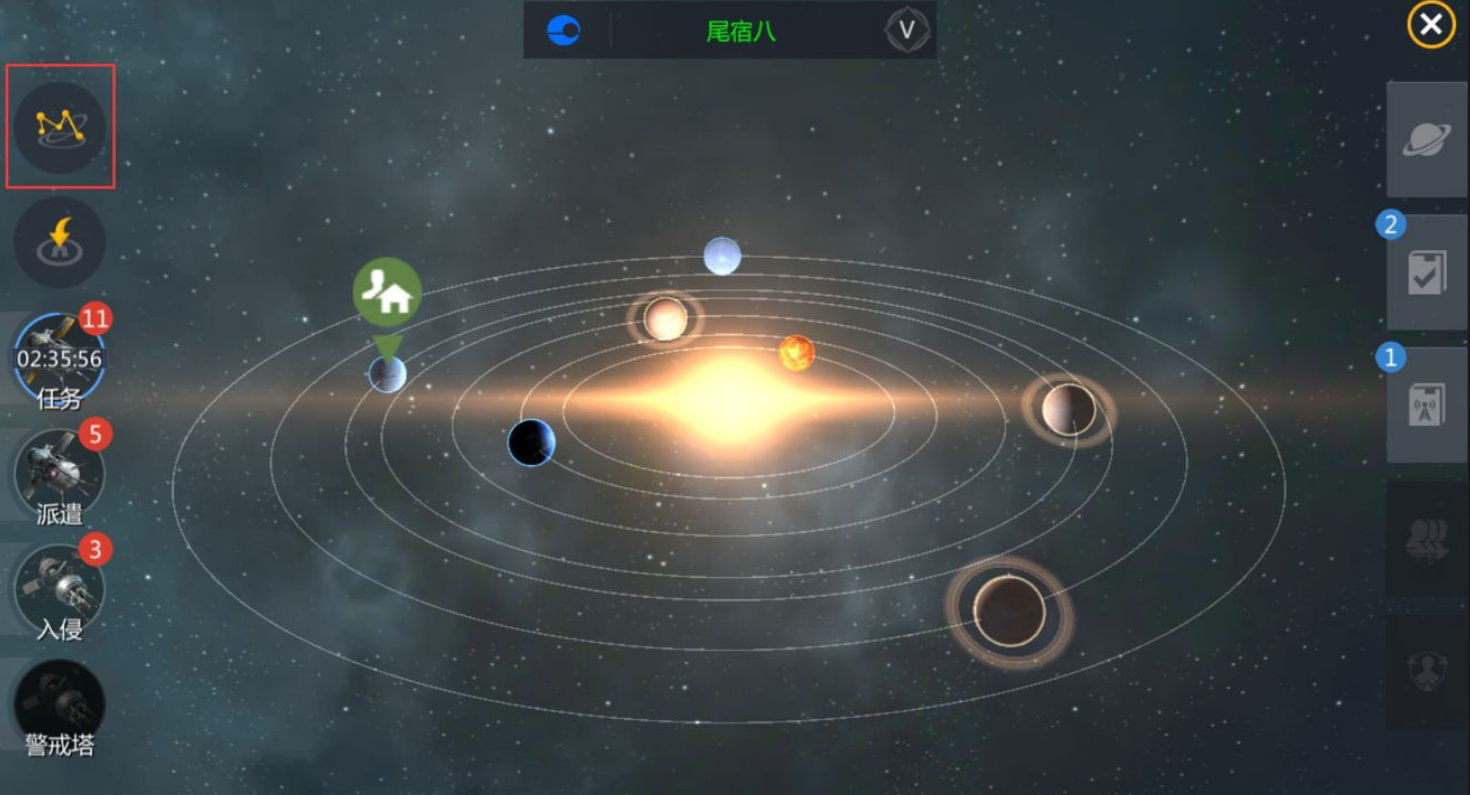The height and width of the screenshot is (795, 1470).
Task: Show 警戒塔 watchtower locations
Action: click(59, 704)
